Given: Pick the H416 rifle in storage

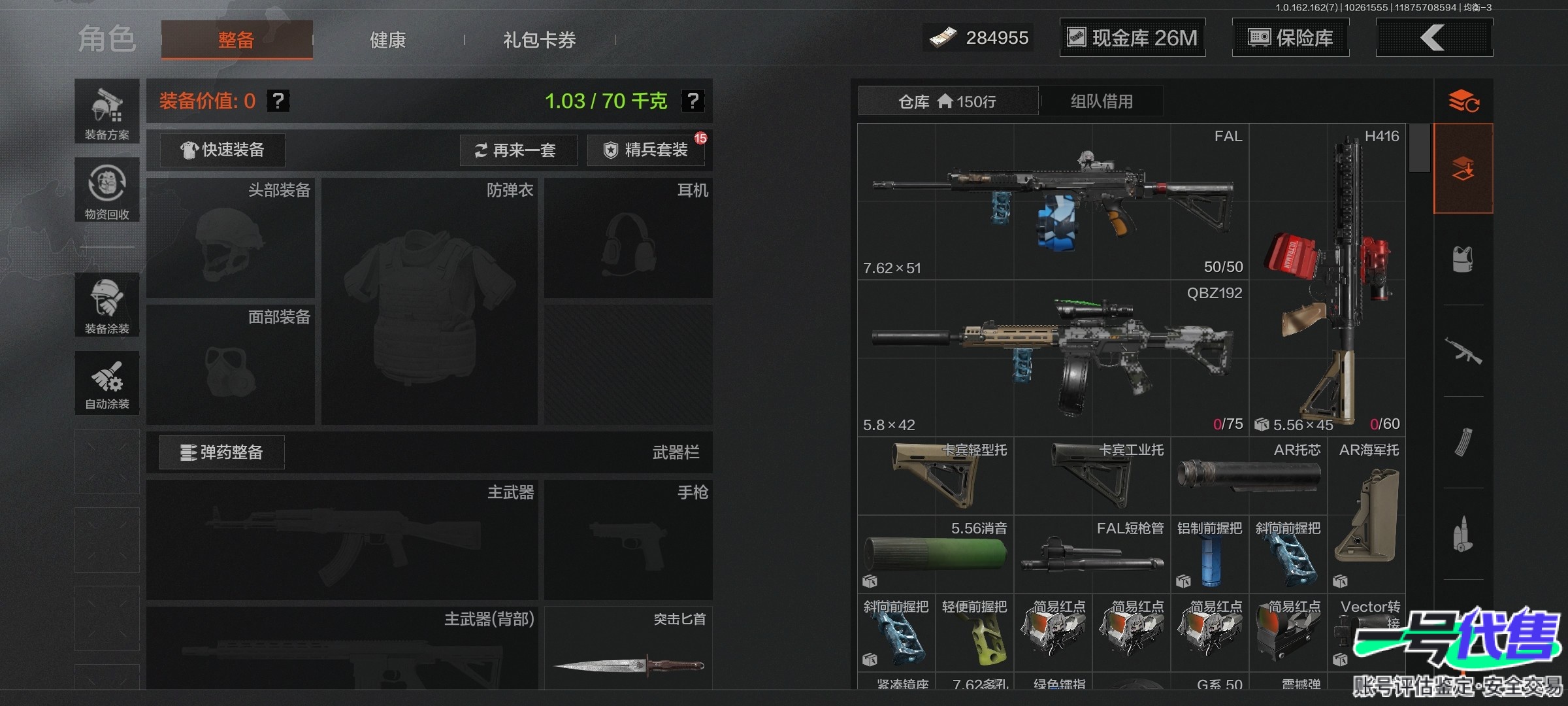Looking at the screenshot, I should tap(1327, 280).
